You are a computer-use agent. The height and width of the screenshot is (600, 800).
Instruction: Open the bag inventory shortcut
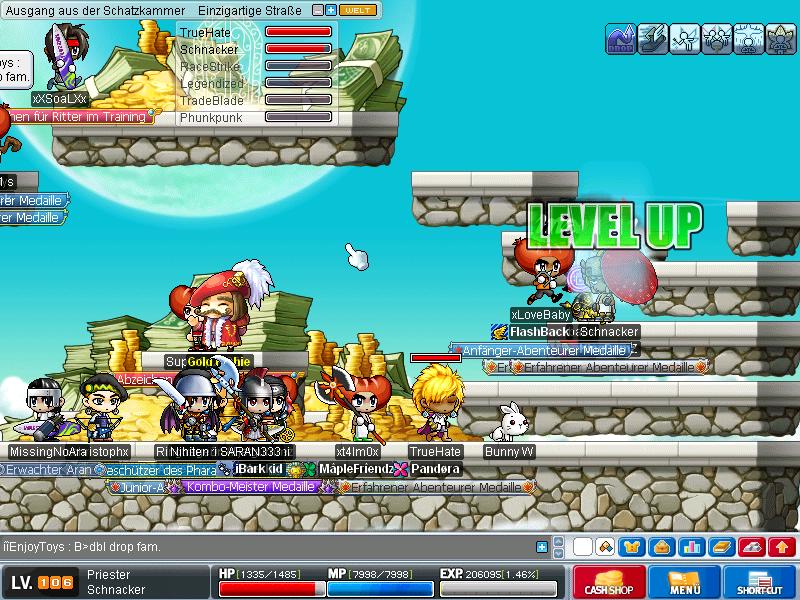(x=660, y=547)
